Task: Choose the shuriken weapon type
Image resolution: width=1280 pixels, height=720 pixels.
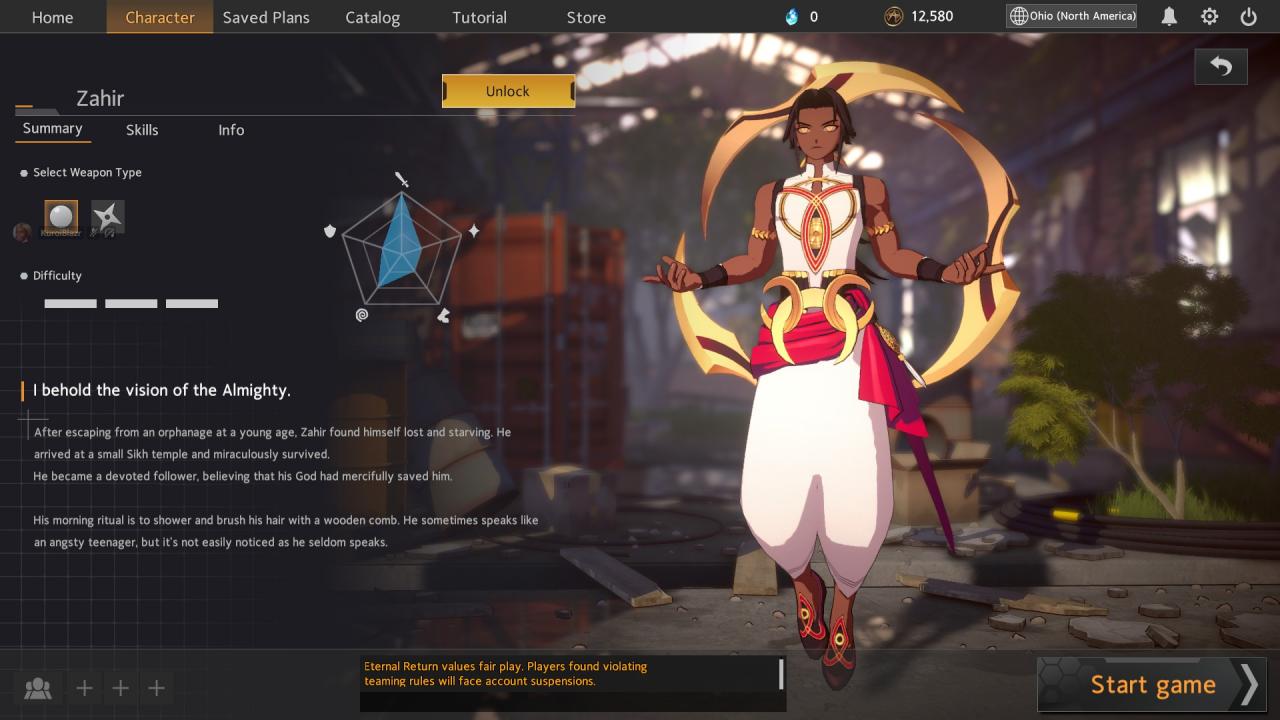Action: [107, 216]
